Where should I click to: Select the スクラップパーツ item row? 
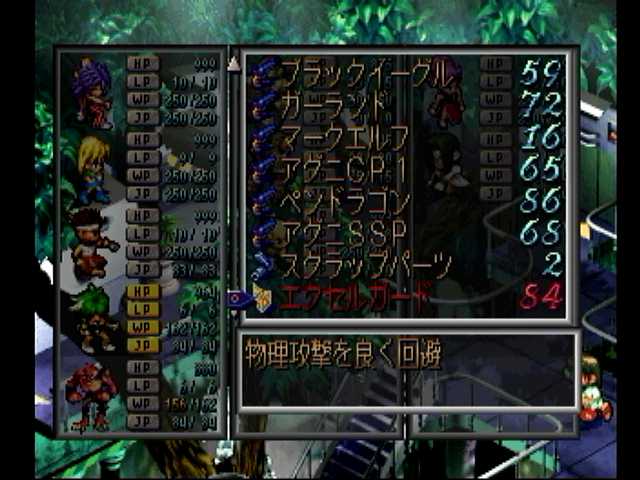pyautogui.click(x=366, y=265)
